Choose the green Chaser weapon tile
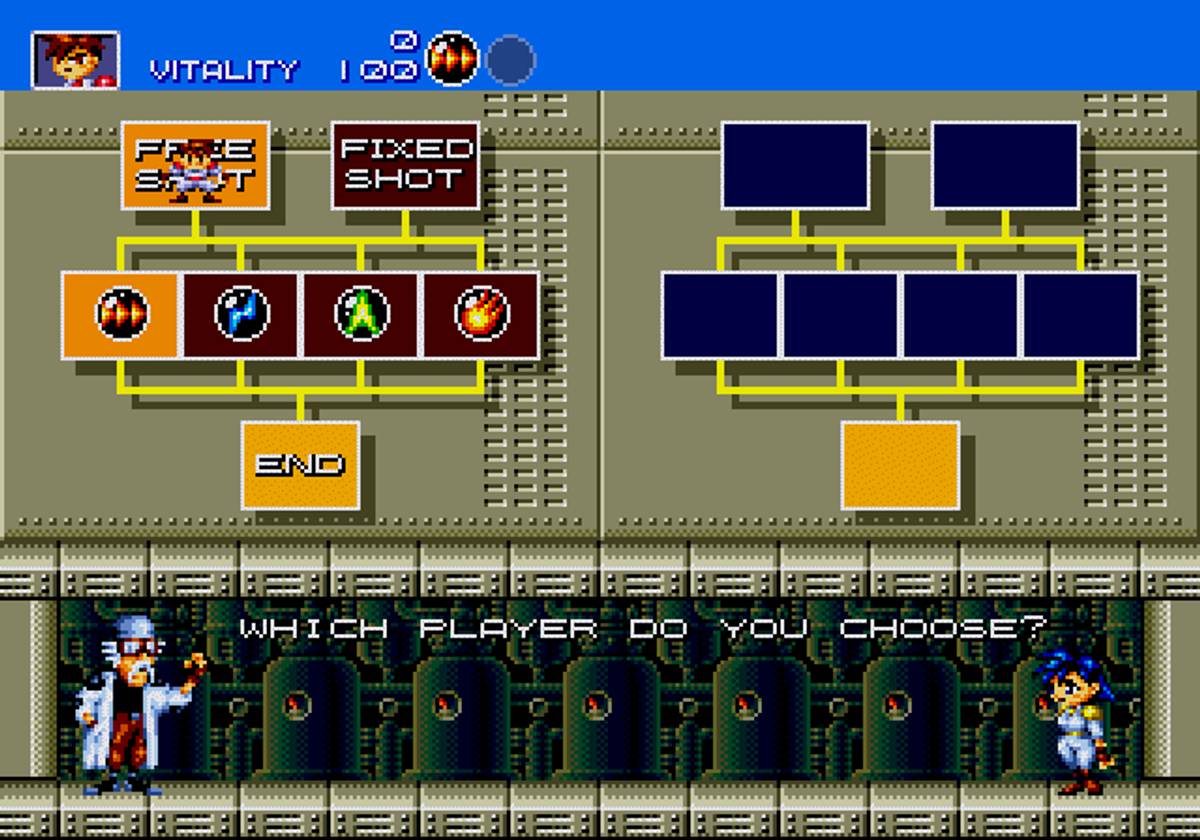 361,315
